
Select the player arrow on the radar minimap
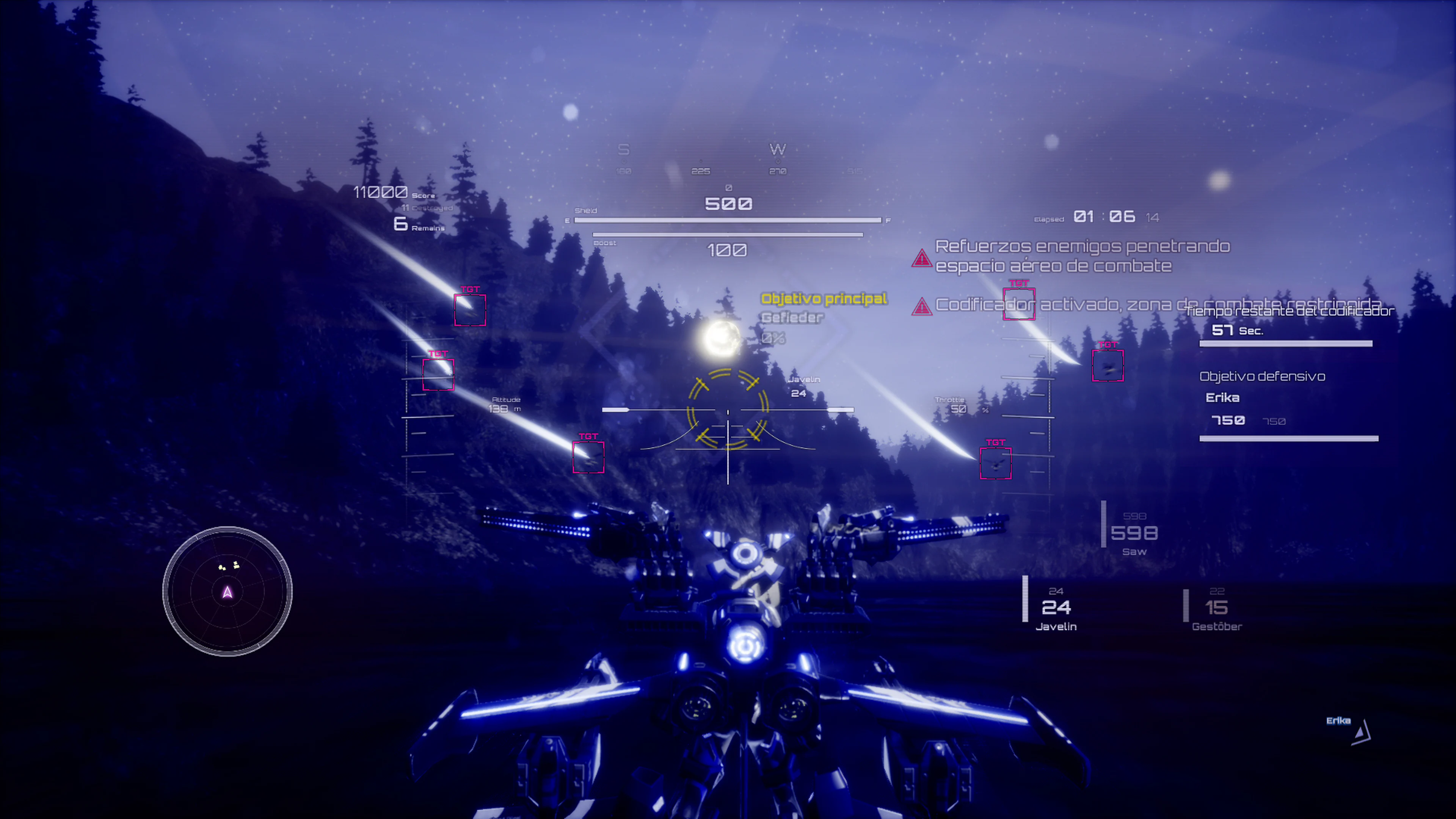pyautogui.click(x=226, y=592)
